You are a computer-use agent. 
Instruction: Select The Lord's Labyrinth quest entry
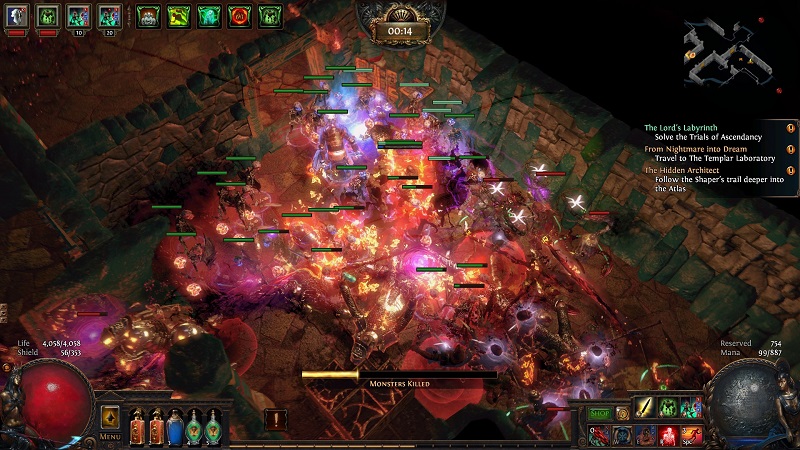702,128
